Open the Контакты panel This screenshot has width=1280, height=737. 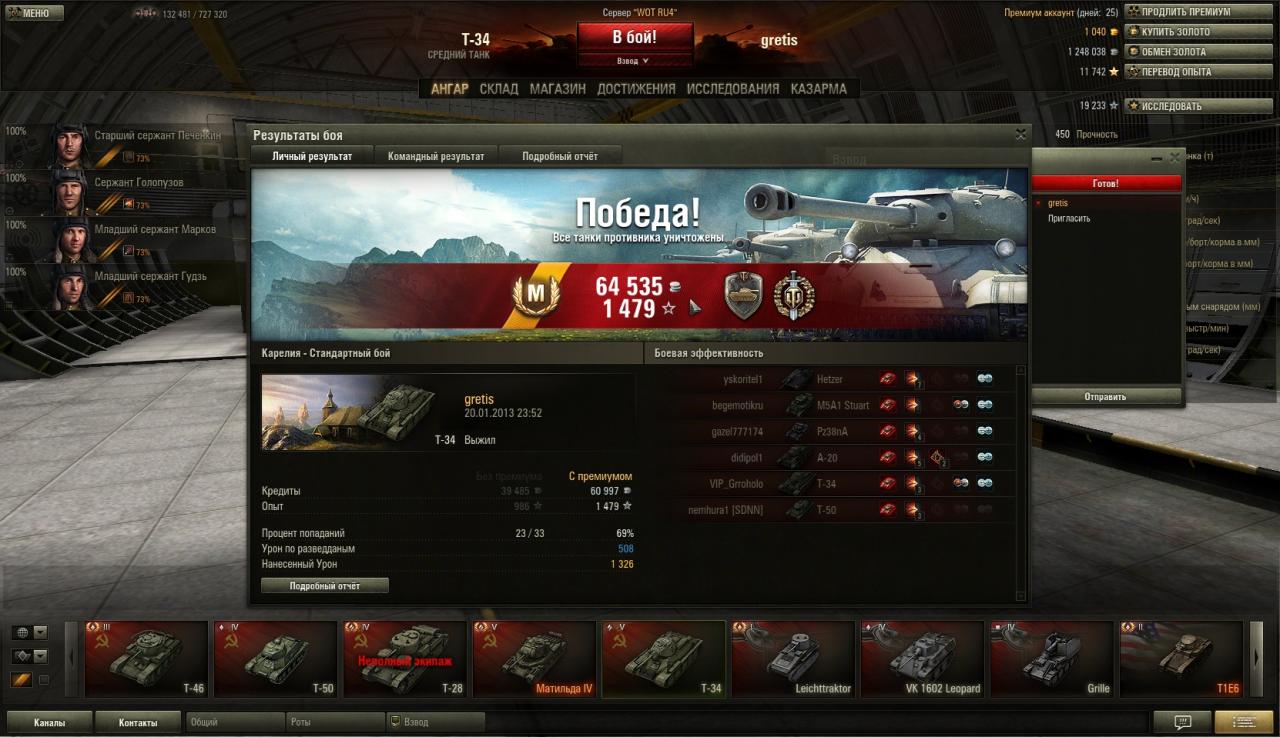[137, 722]
